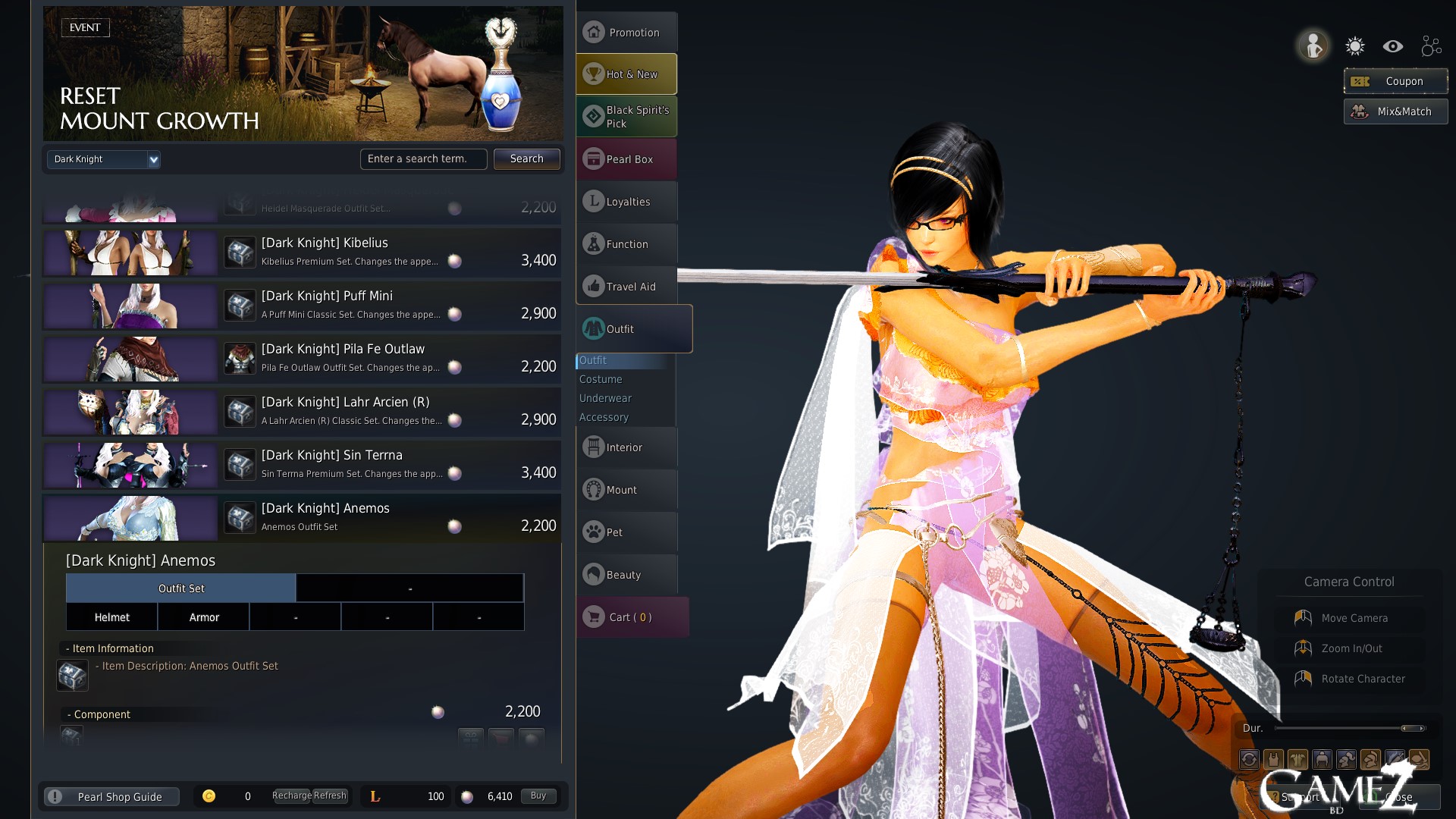
Task: Show the Loyalties shop section
Action: [x=626, y=202]
